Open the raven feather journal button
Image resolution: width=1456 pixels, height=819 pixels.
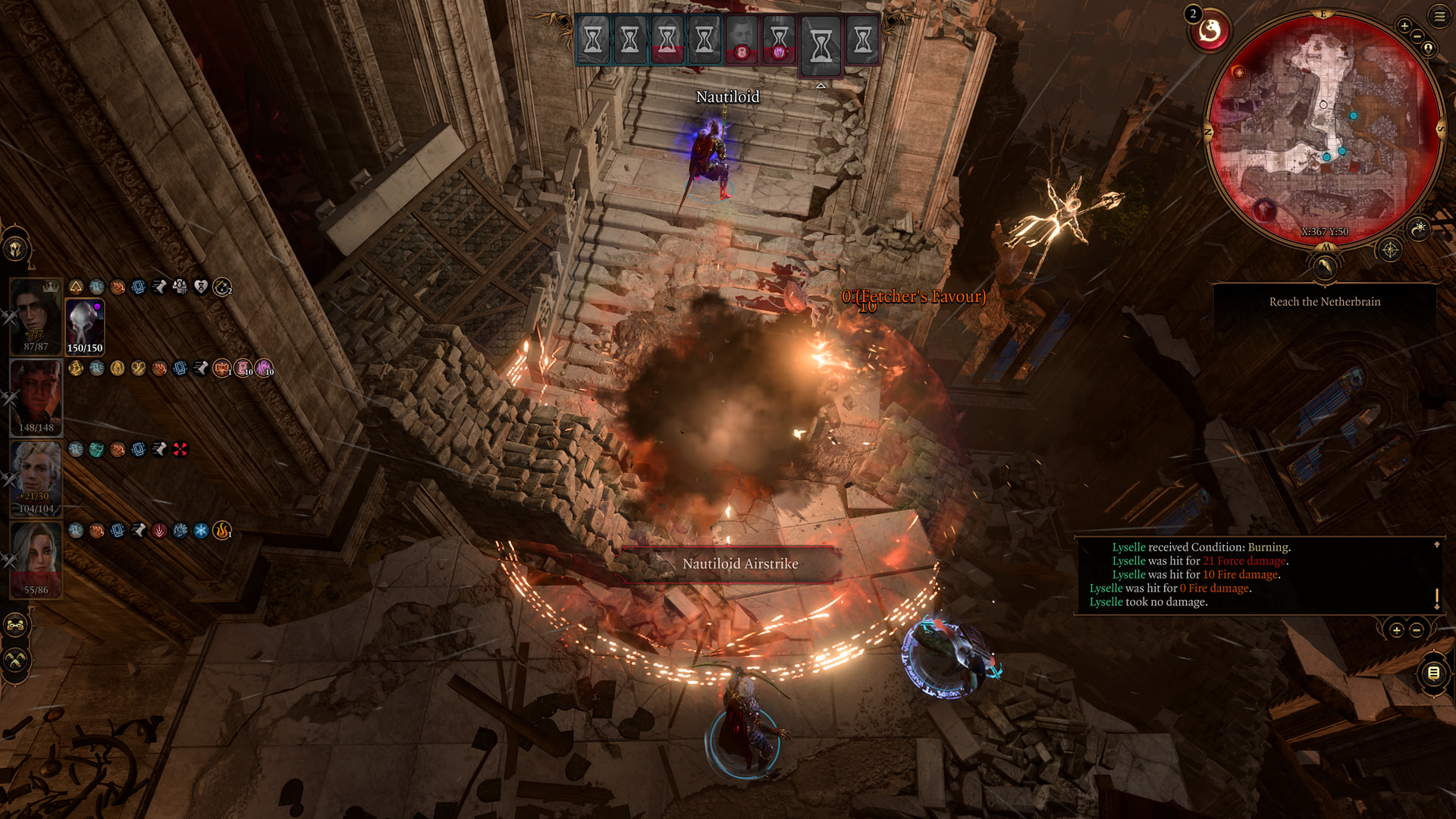(1324, 267)
